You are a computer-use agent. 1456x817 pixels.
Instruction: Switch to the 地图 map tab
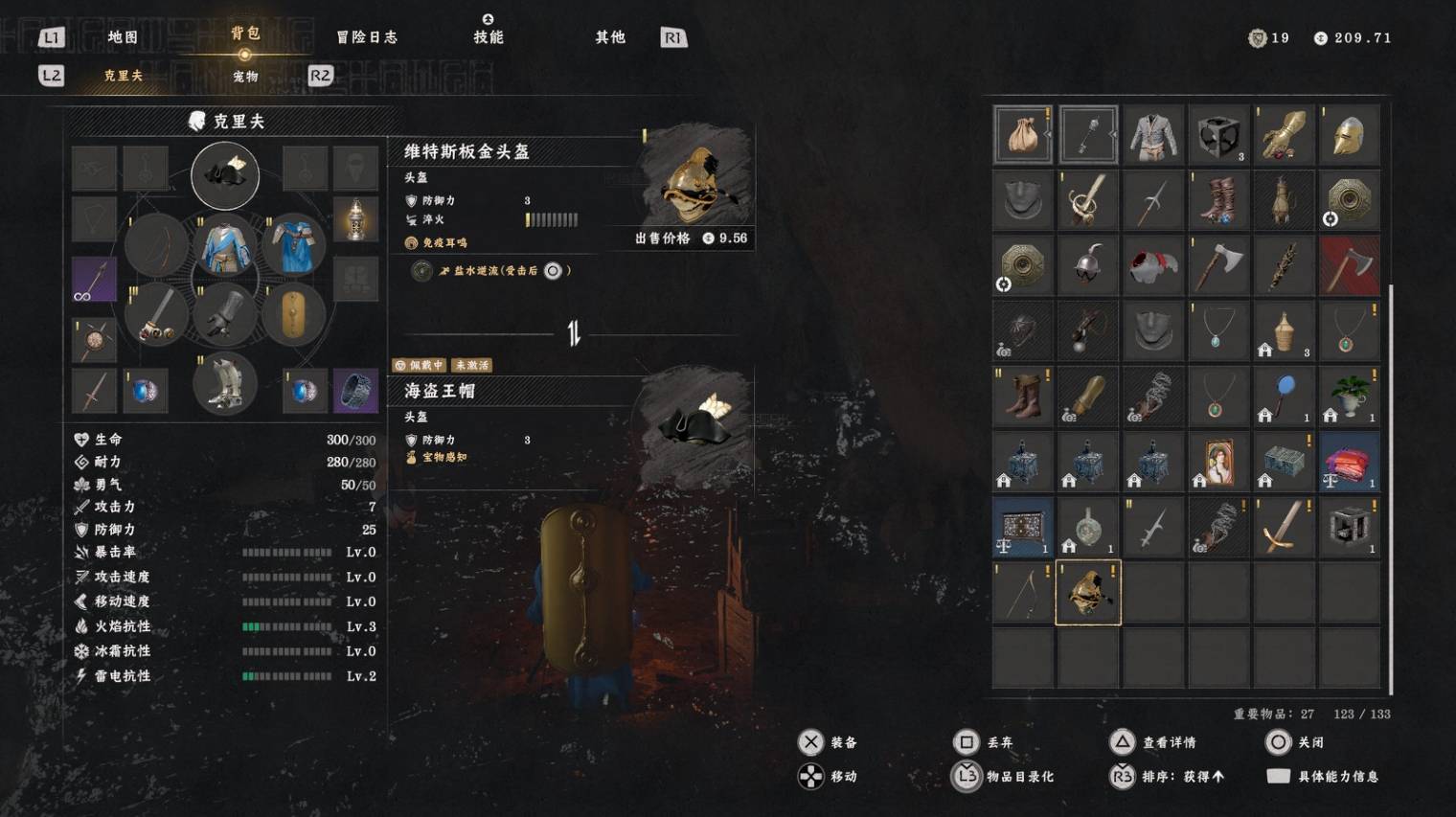coord(123,37)
